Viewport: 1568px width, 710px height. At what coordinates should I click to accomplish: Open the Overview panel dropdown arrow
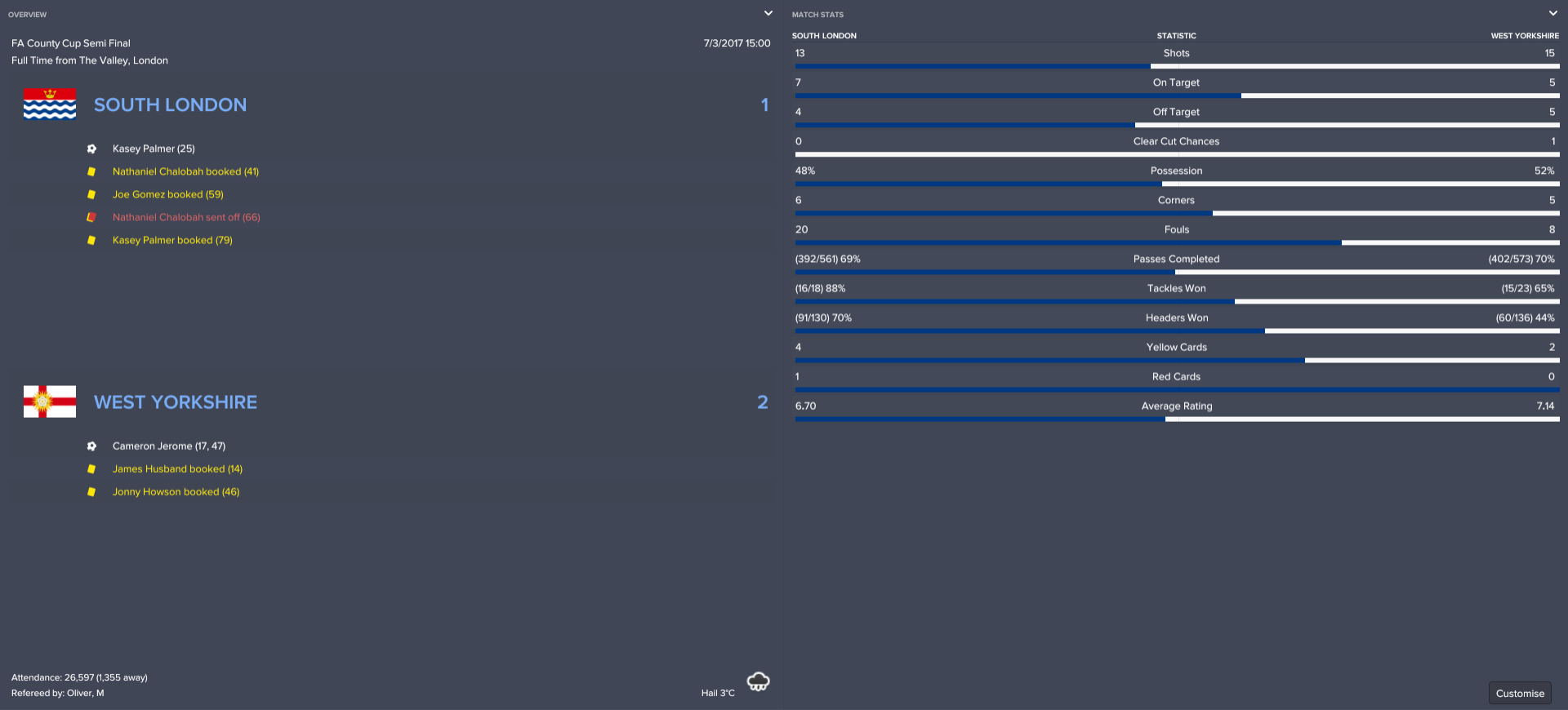(768, 14)
